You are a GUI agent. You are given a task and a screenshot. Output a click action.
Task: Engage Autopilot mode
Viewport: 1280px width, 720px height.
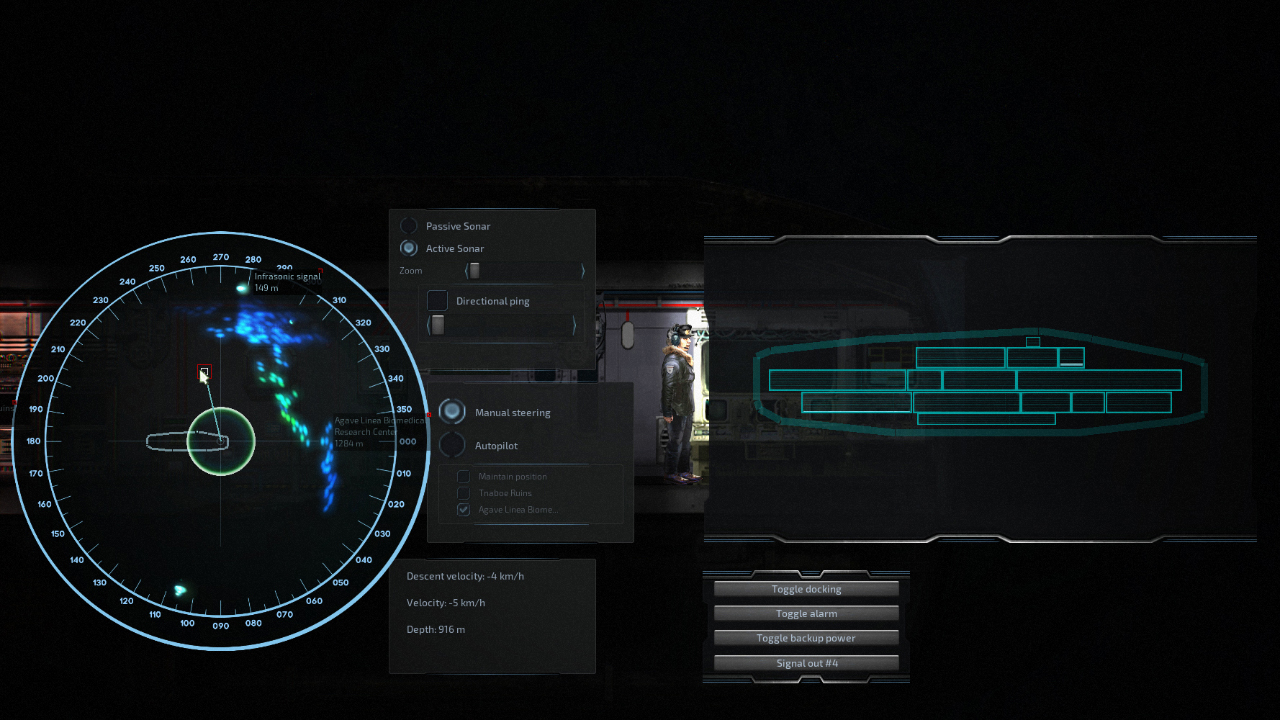[x=453, y=446]
